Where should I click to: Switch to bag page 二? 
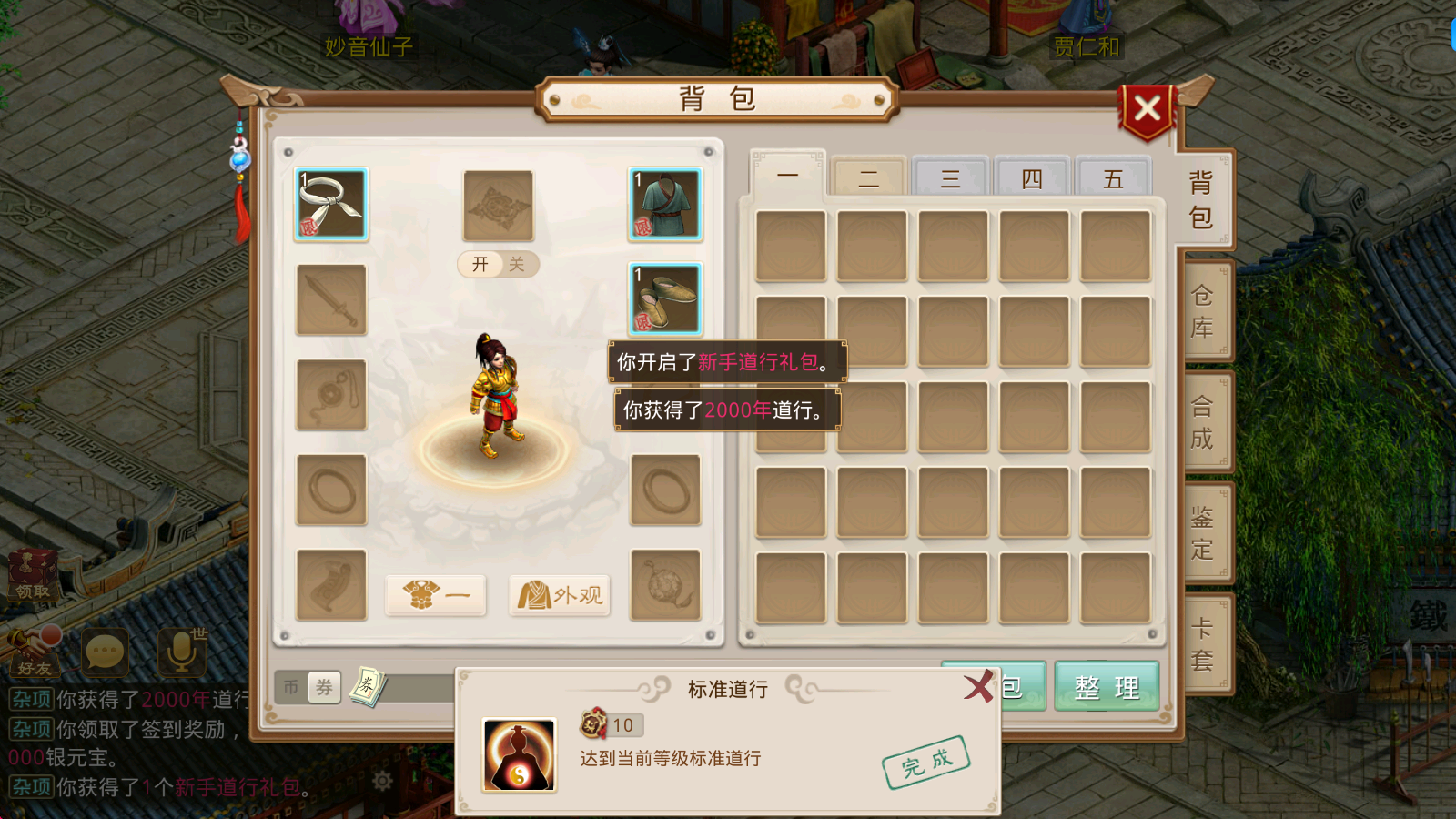click(867, 178)
